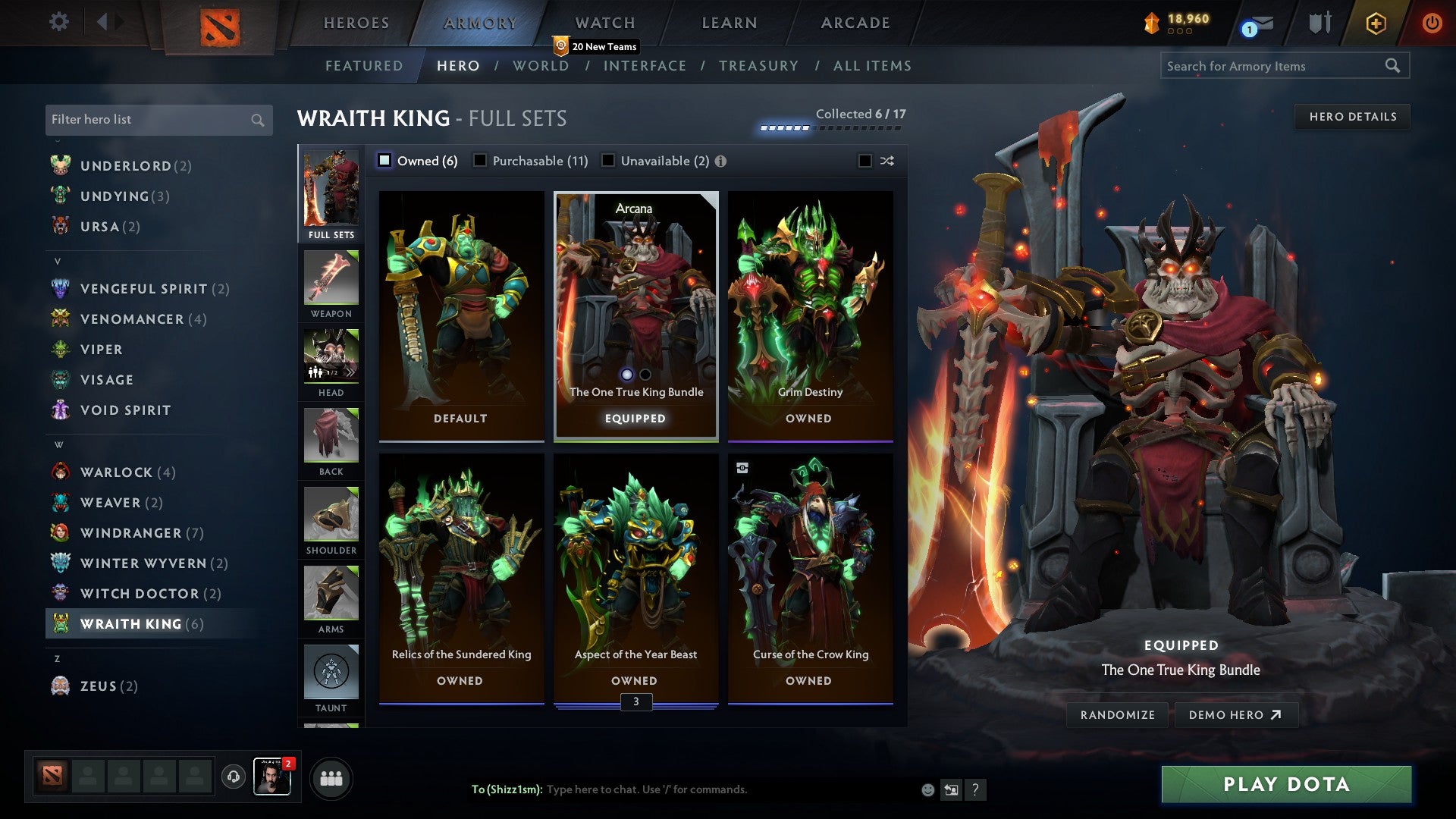Toggle the Owned (6) filter checkbox
The image size is (1456, 819).
pos(385,161)
